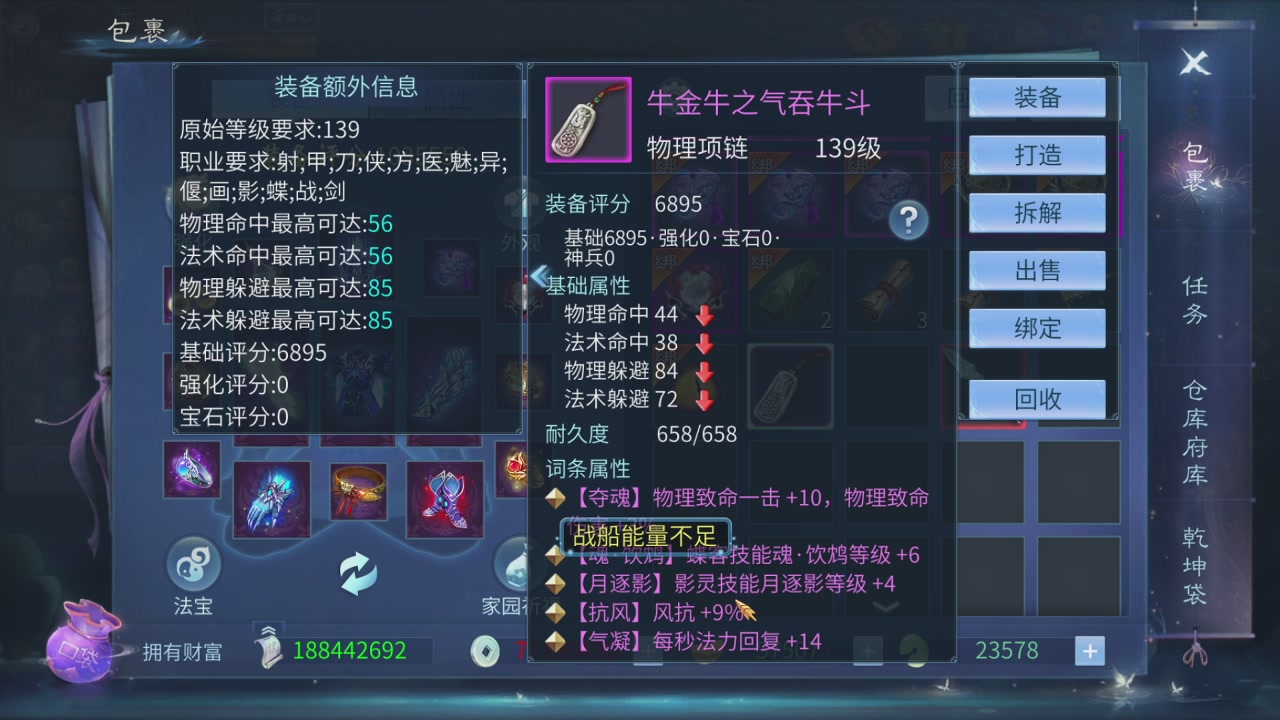
Task: Click the plus button next to 23578
Action: click(x=1089, y=651)
